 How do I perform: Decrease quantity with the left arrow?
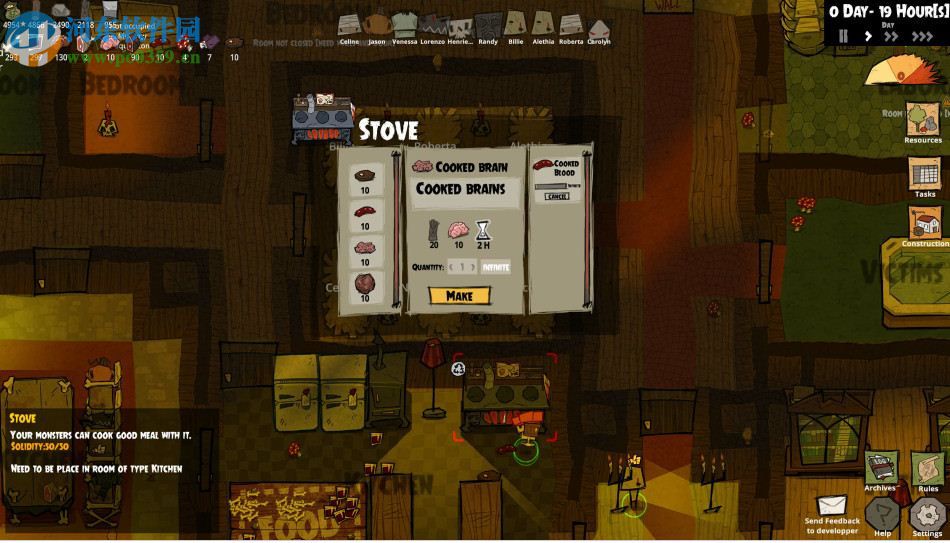(x=452, y=267)
